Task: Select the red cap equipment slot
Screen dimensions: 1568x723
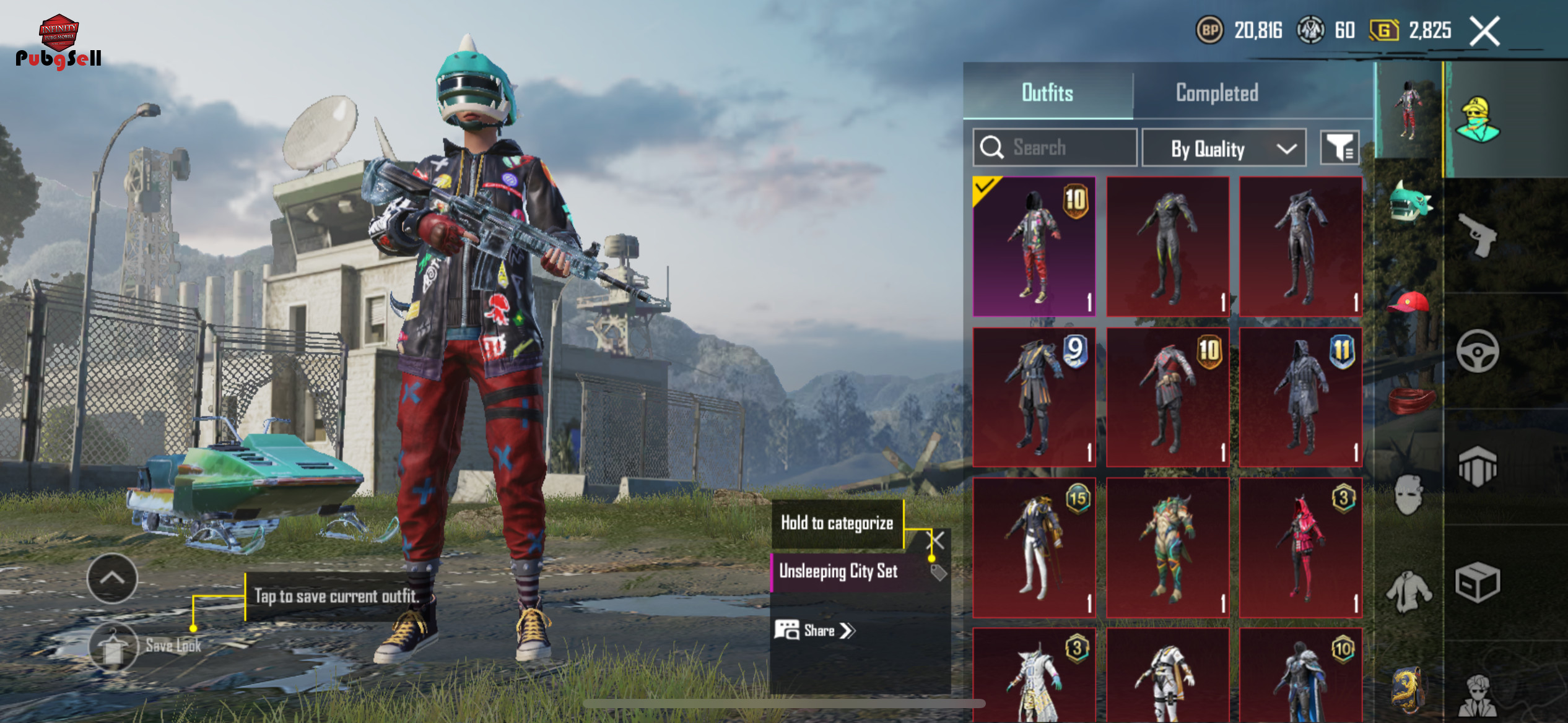Action: click(1409, 303)
